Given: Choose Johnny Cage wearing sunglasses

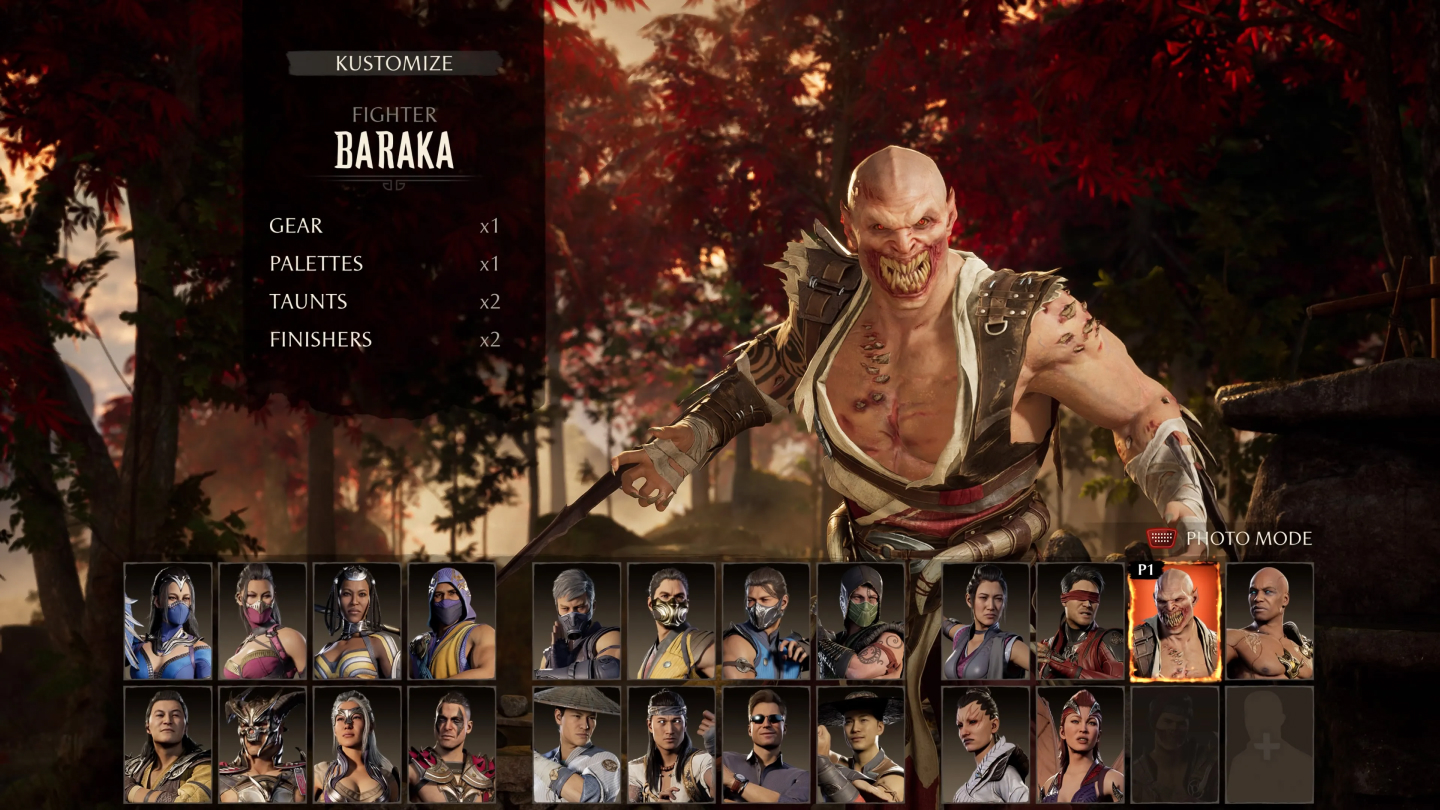Looking at the screenshot, I should click(x=765, y=744).
